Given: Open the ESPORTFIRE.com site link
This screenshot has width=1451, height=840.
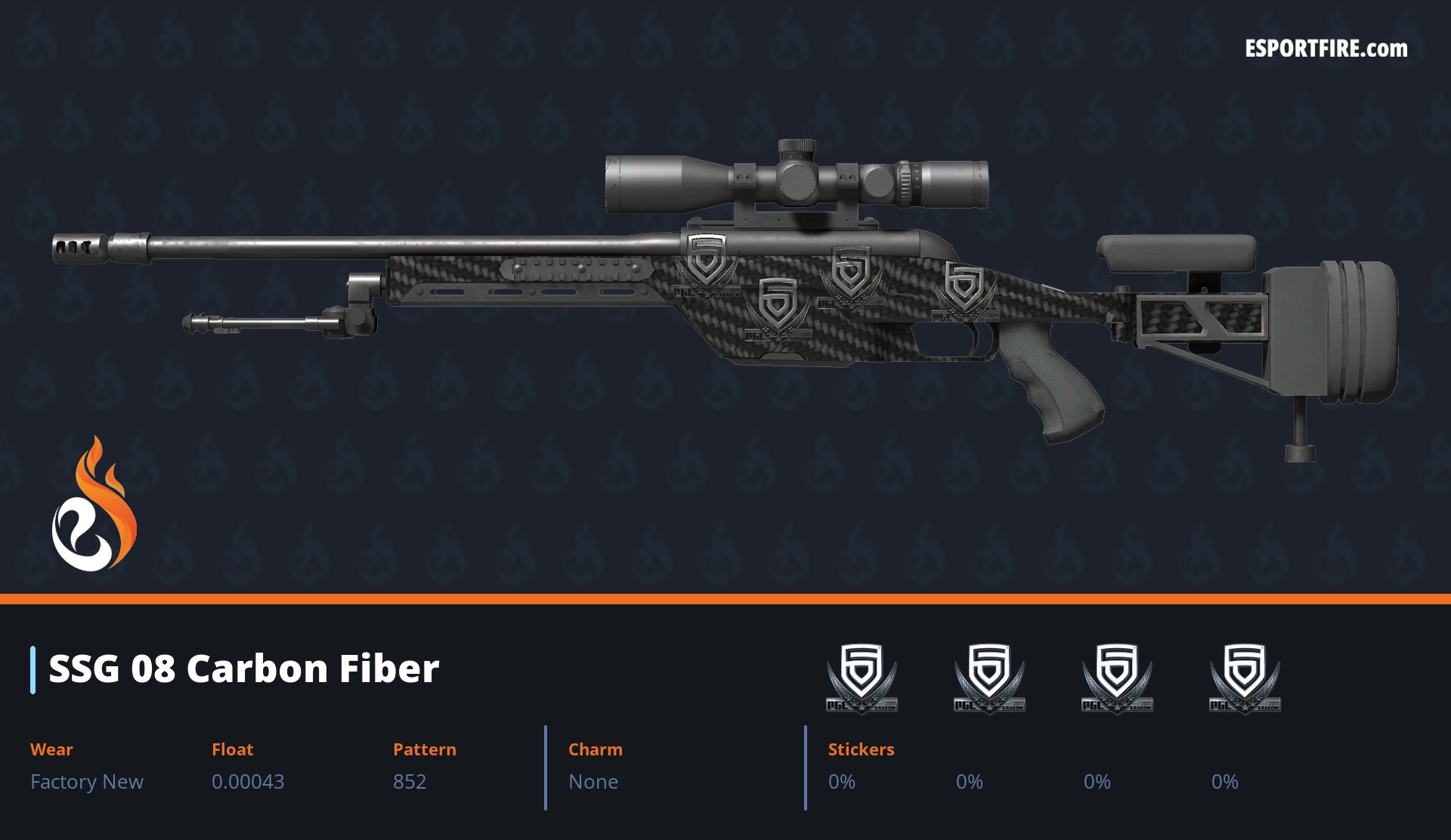Looking at the screenshot, I should pyautogui.click(x=1326, y=49).
